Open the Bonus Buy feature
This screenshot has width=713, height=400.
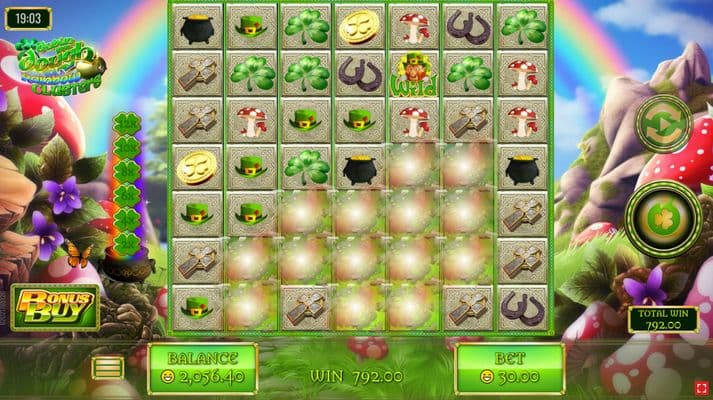pos(55,307)
